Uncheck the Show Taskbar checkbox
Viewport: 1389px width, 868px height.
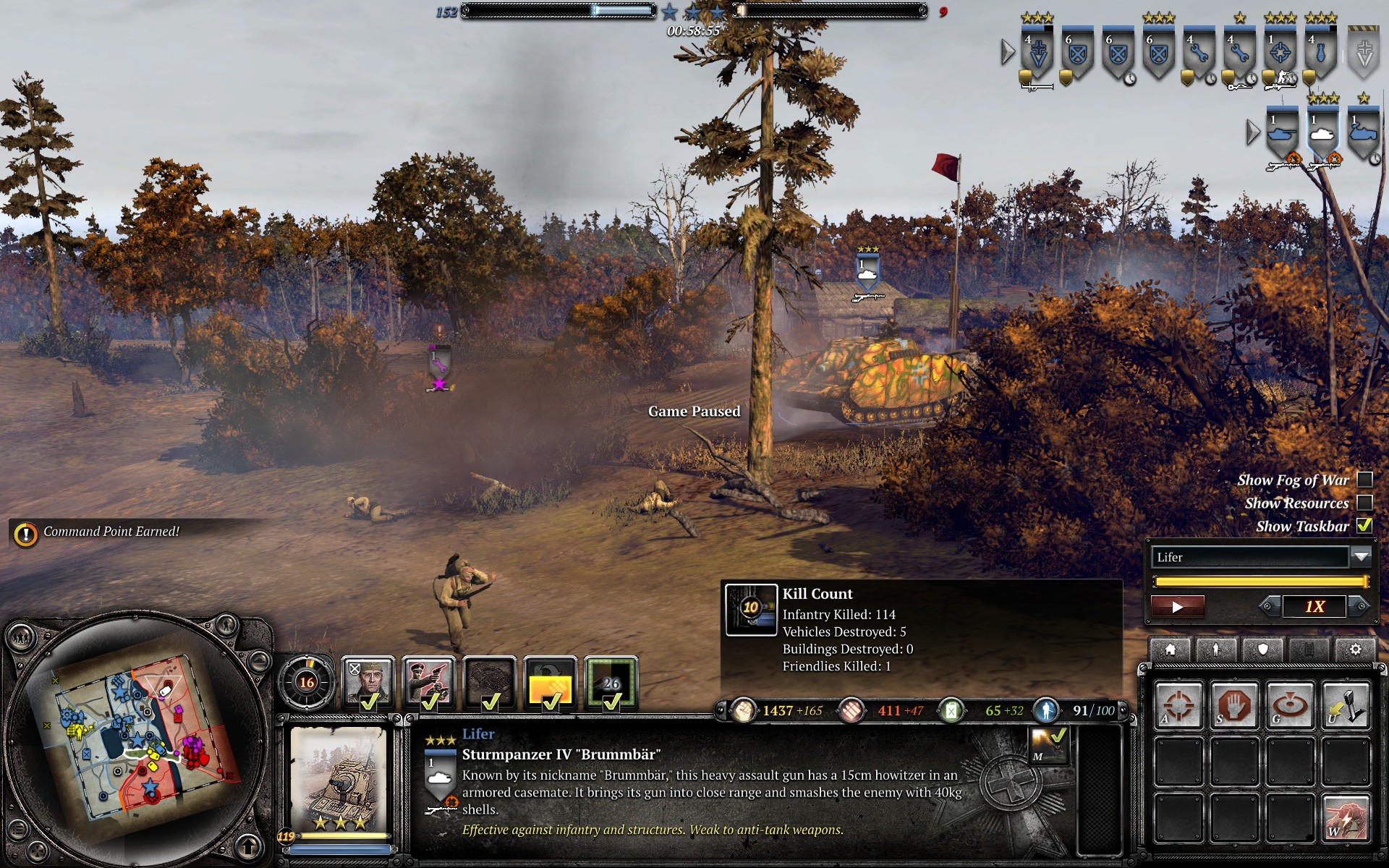(1364, 526)
